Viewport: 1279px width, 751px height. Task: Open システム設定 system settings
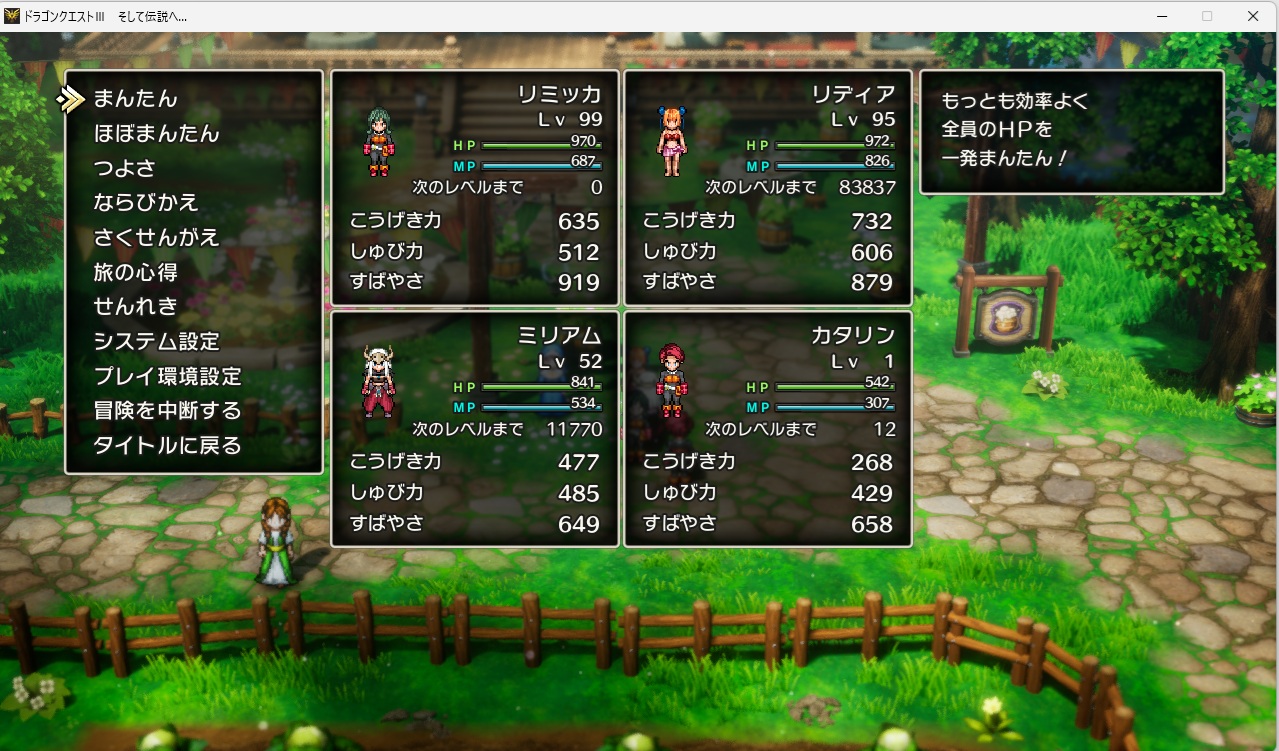pyautogui.click(x=156, y=341)
